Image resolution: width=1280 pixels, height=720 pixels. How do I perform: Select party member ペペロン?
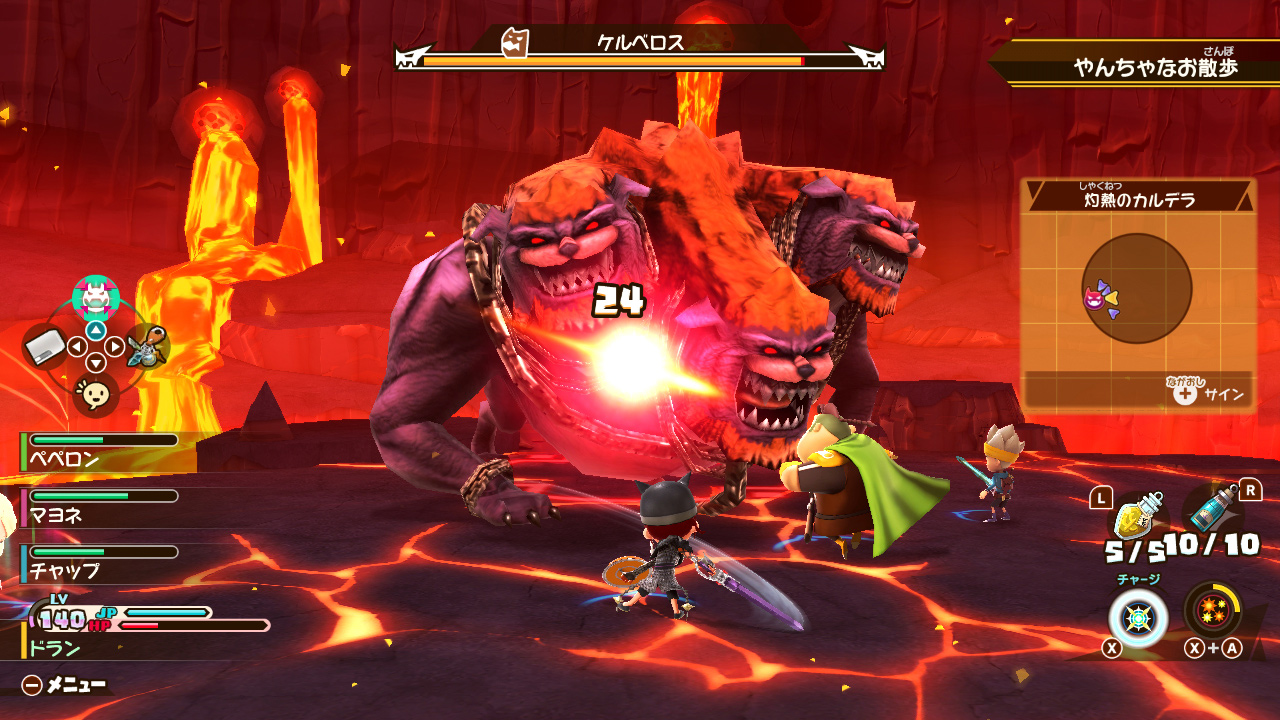pos(100,452)
